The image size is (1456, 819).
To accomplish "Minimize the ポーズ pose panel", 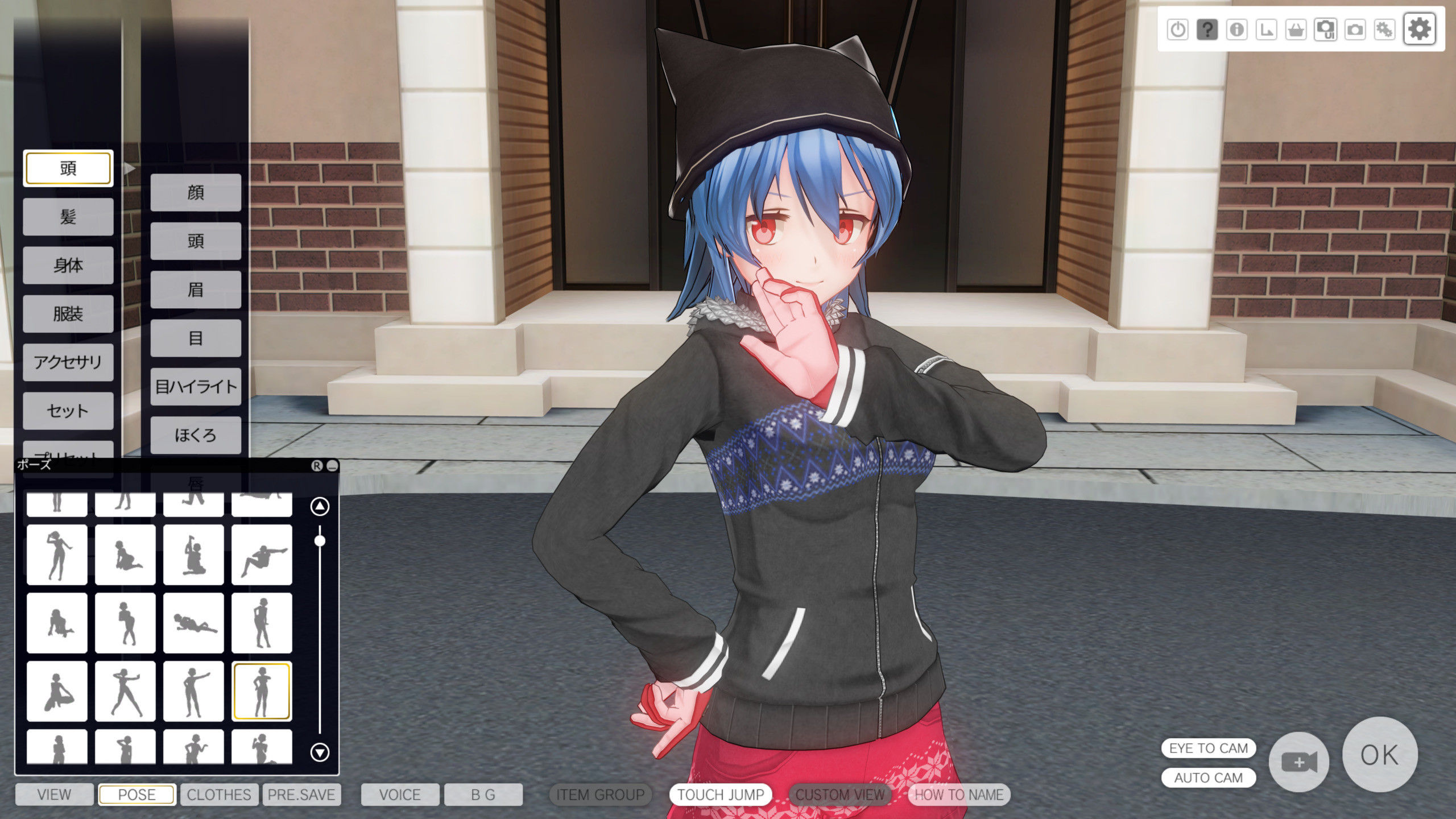I will (x=332, y=466).
